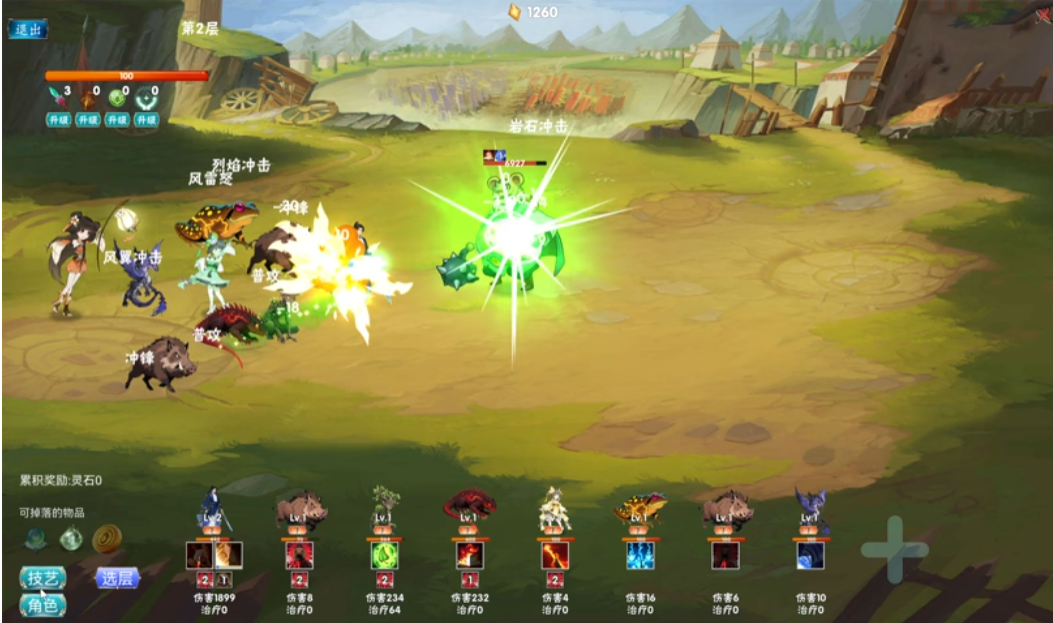Toggle the crossed-swords icon in the corner
The width and height of the screenshot is (1053, 623).
tap(1042, 15)
